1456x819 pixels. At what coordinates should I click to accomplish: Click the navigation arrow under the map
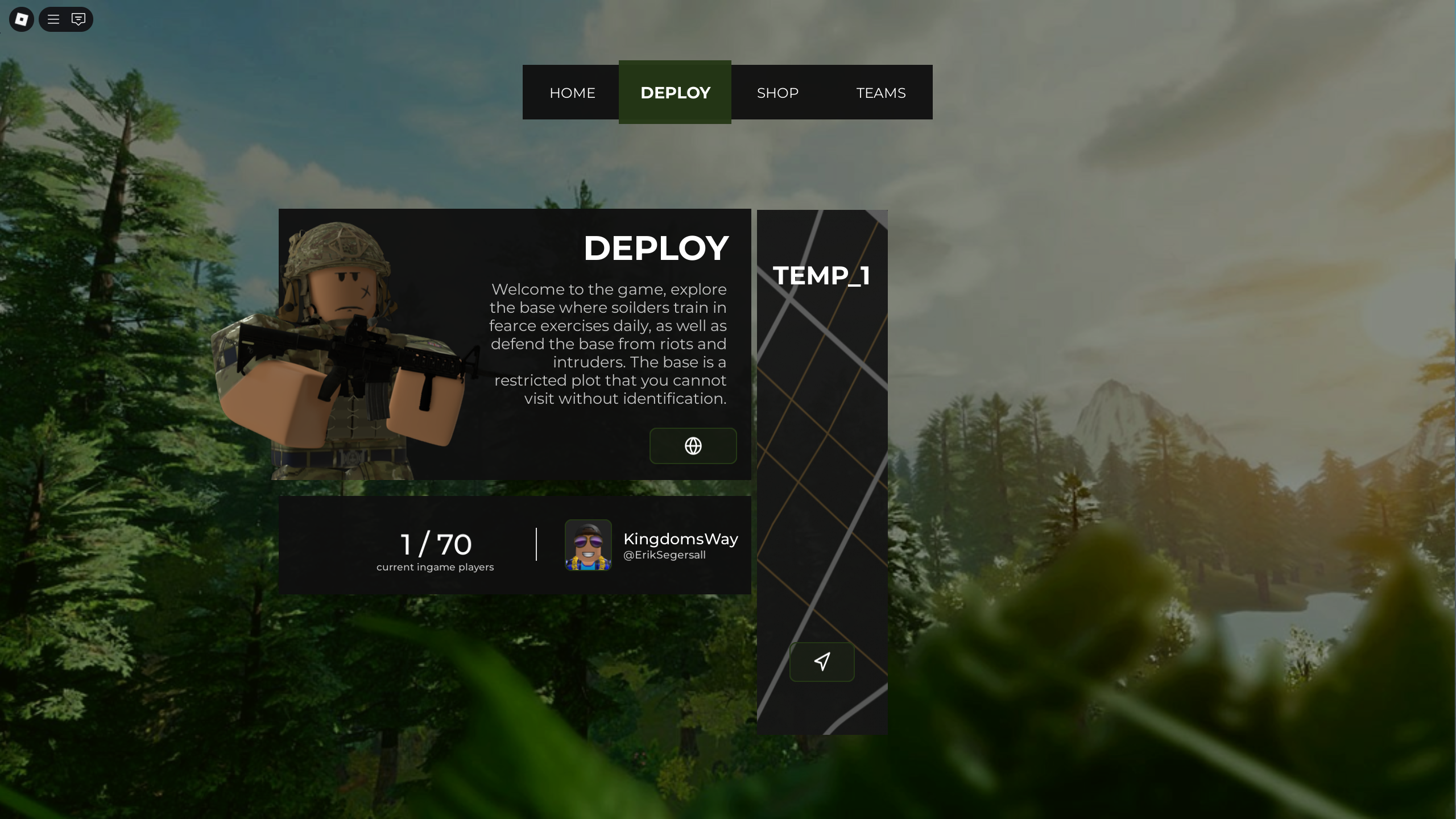click(x=821, y=661)
